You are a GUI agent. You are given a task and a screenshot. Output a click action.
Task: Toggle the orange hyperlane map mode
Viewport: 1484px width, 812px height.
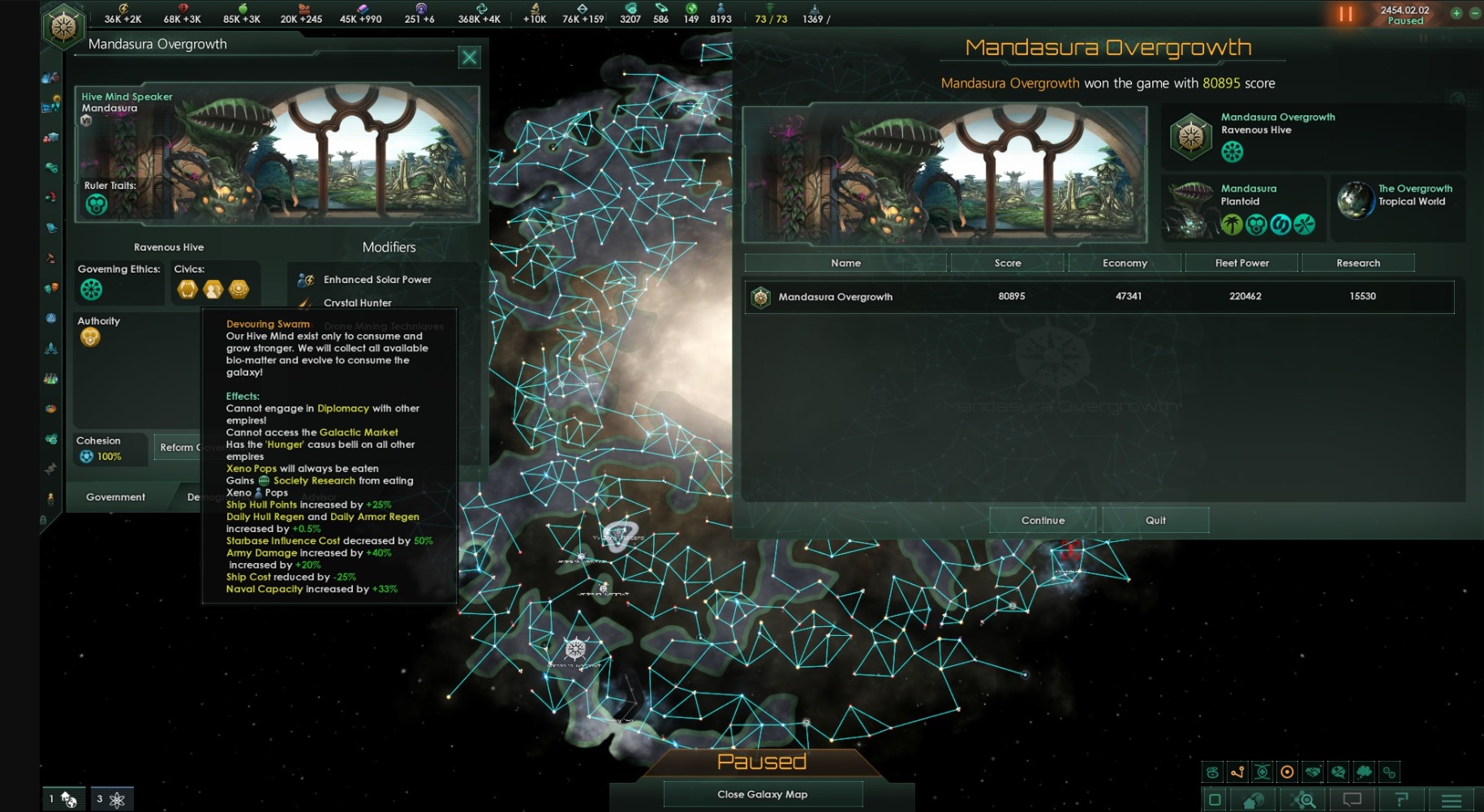pos(1237,772)
